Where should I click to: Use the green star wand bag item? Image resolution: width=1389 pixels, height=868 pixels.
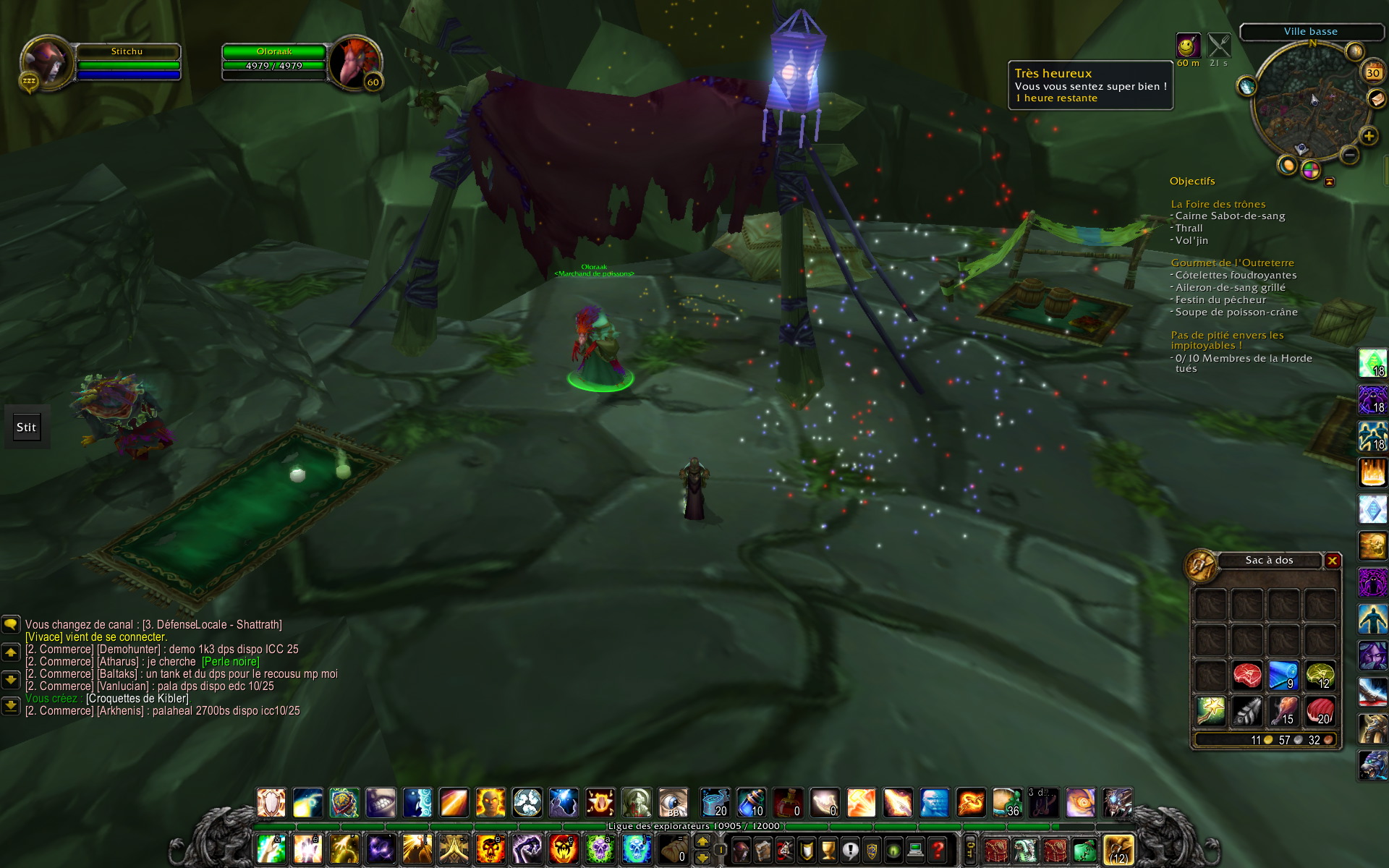click(1210, 712)
